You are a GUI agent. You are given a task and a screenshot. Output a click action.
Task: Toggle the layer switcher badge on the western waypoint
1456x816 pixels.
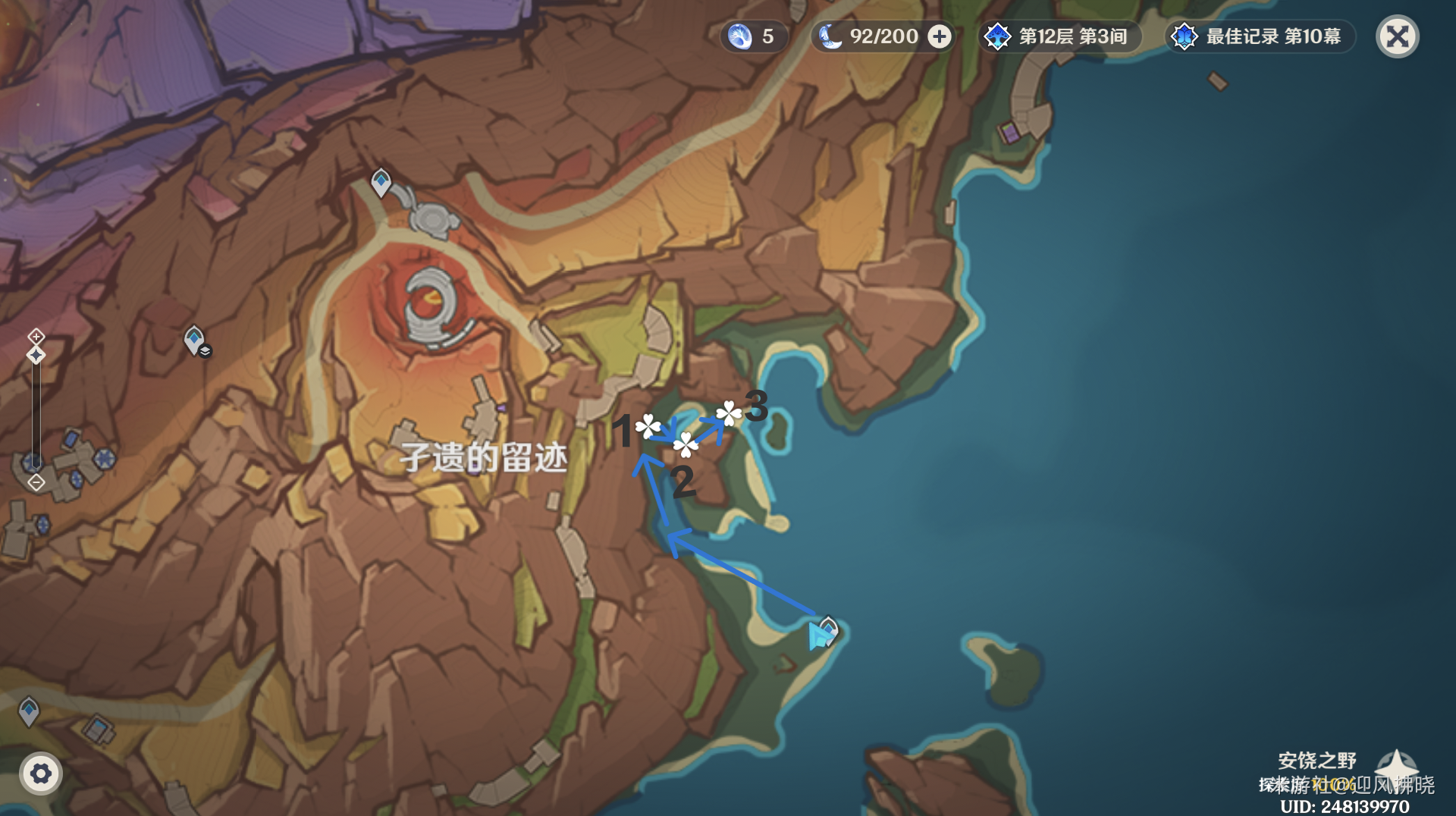(205, 351)
